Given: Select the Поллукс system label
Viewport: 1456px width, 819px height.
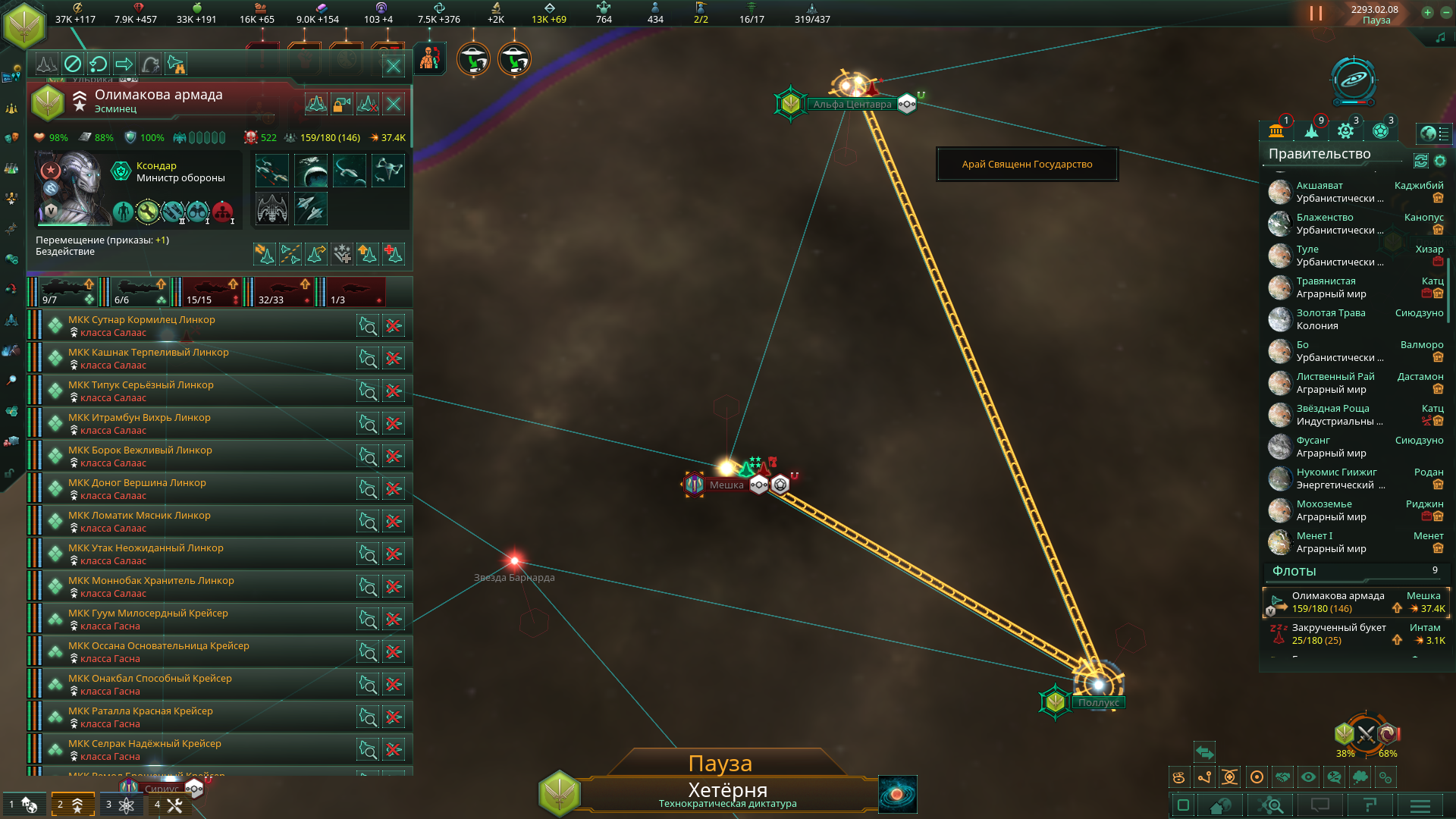Looking at the screenshot, I should tap(1098, 703).
